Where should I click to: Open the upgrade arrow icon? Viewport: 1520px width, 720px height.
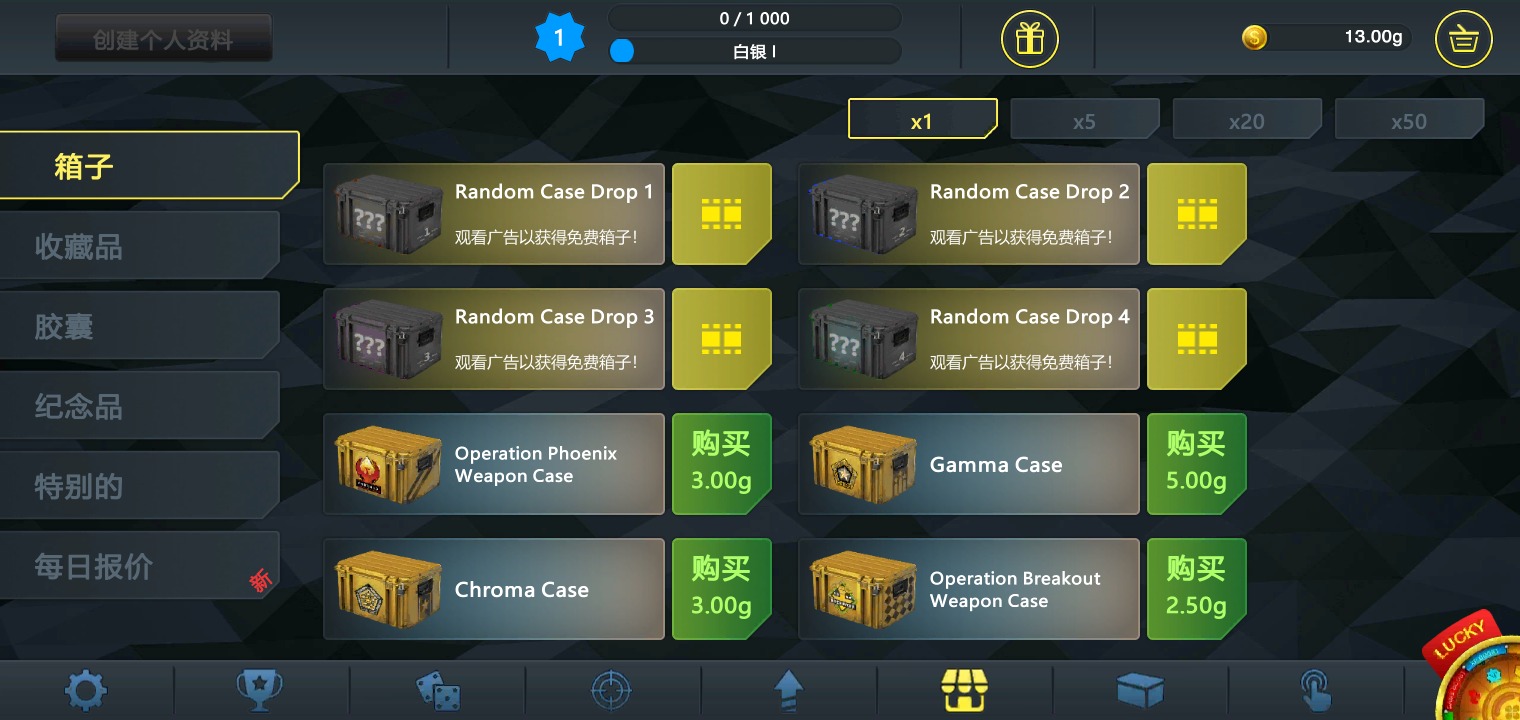click(788, 690)
